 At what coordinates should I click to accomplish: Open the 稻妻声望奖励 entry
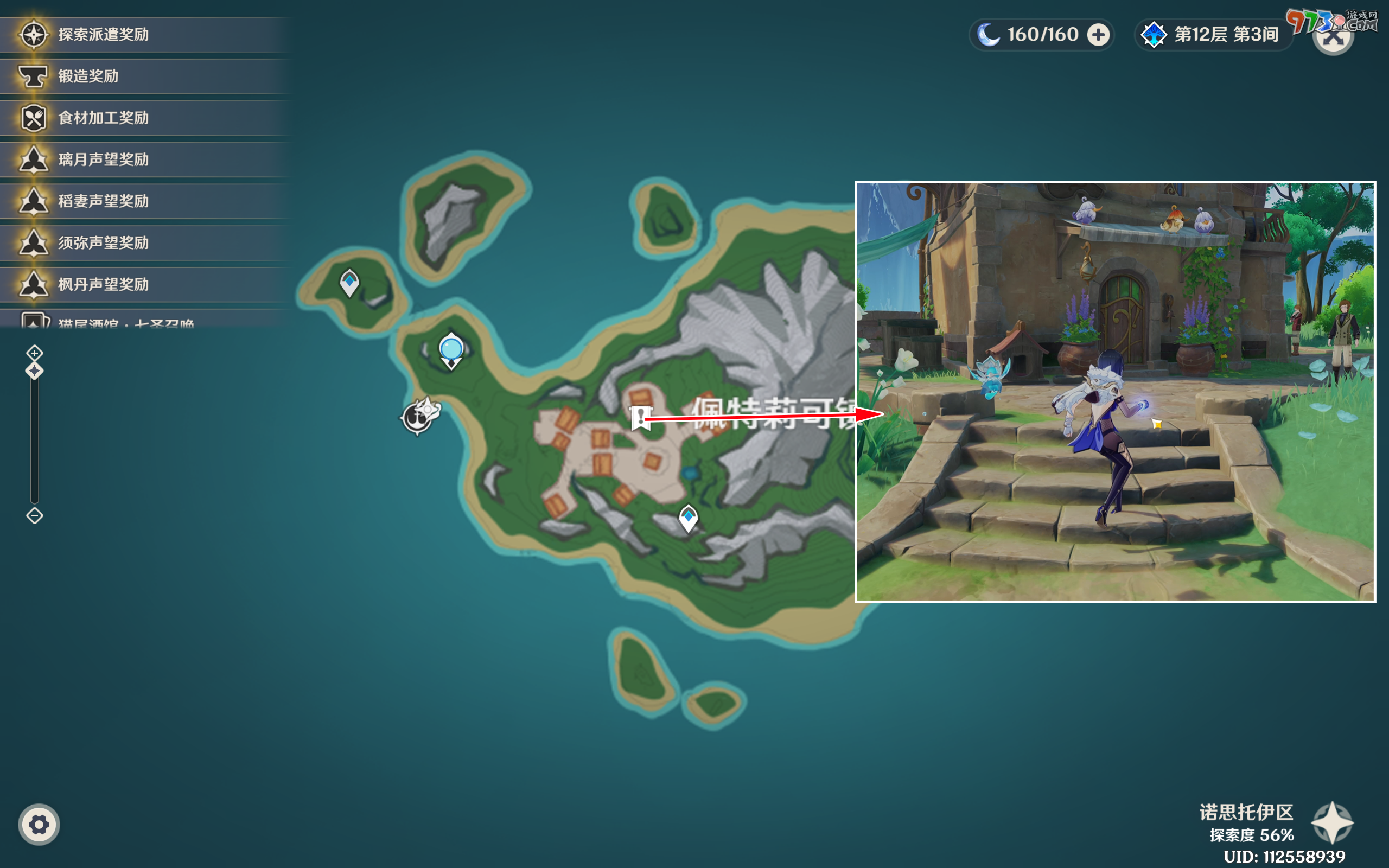(x=33, y=201)
